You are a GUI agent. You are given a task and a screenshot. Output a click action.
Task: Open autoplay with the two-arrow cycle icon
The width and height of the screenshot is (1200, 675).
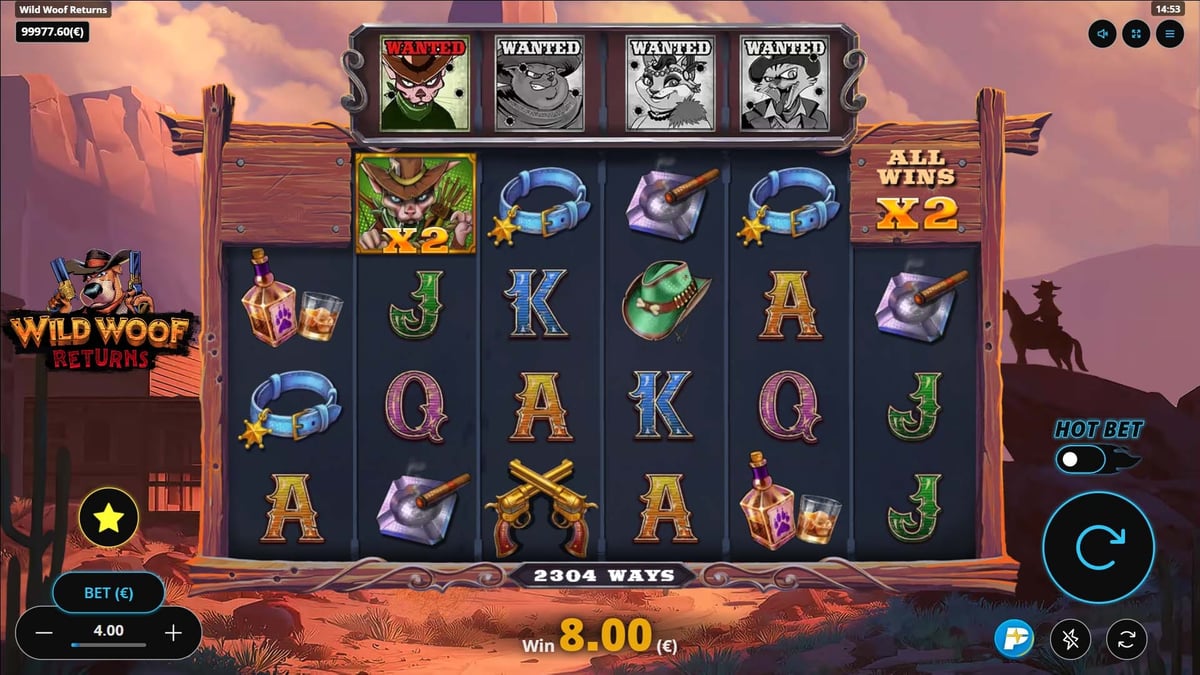(x=1125, y=638)
